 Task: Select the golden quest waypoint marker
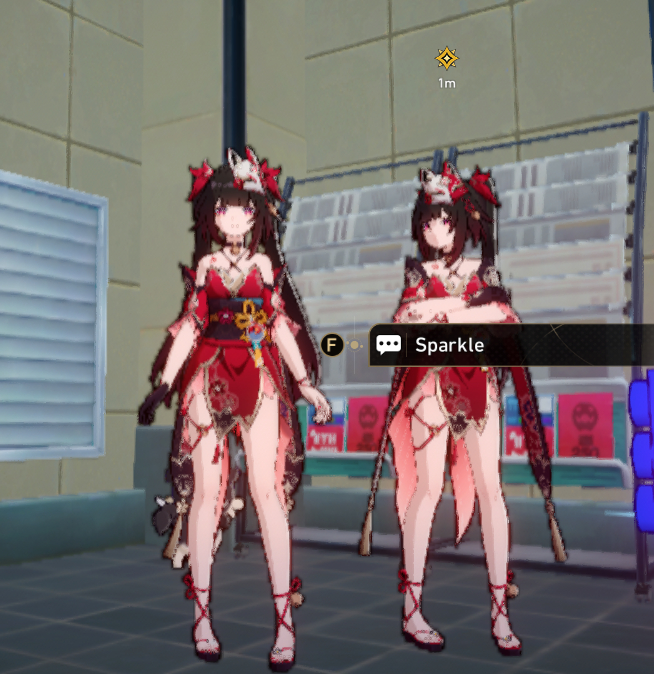click(446, 59)
